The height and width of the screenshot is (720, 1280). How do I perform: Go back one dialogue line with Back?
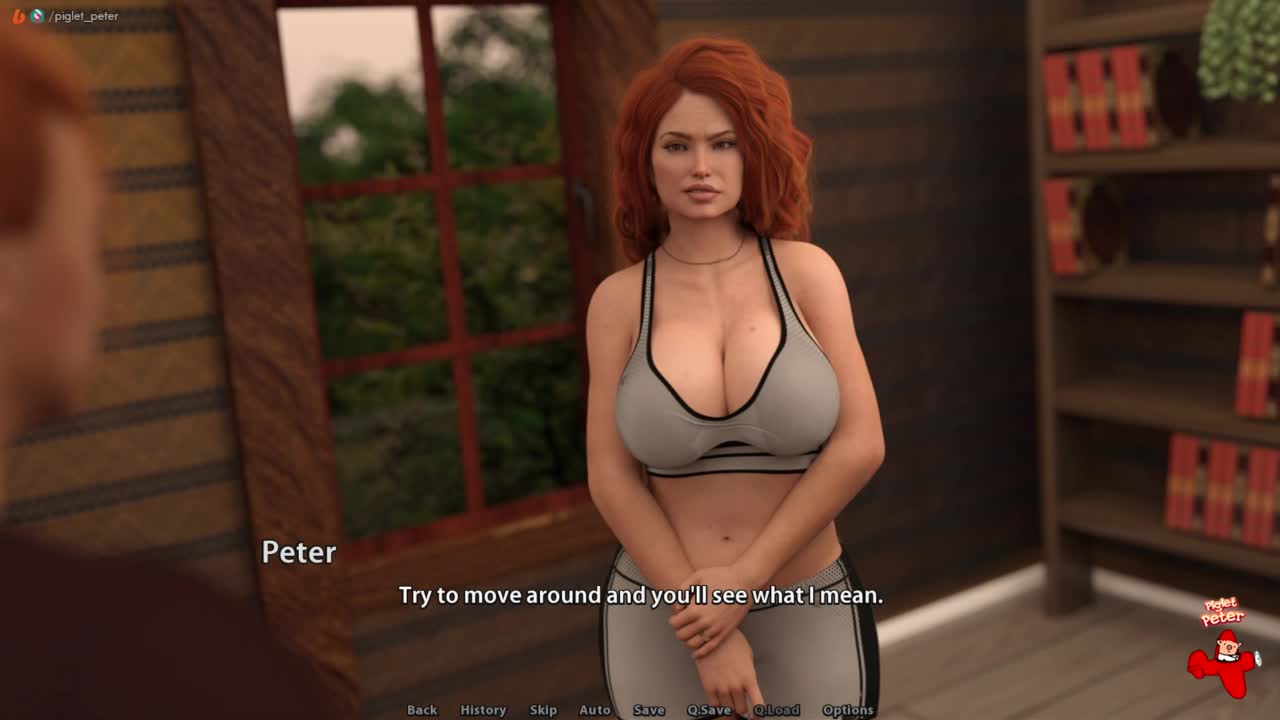click(422, 710)
